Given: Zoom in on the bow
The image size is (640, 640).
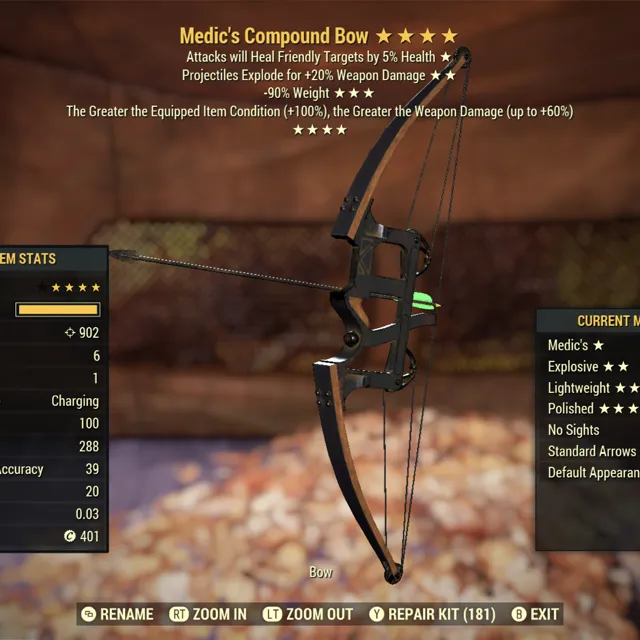Looking at the screenshot, I should pos(208,614).
